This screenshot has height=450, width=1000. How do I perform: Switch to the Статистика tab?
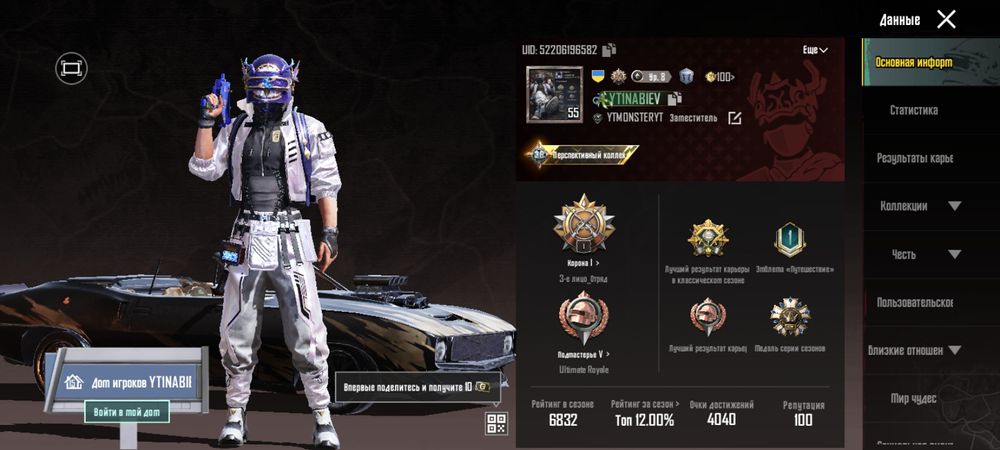click(x=914, y=110)
